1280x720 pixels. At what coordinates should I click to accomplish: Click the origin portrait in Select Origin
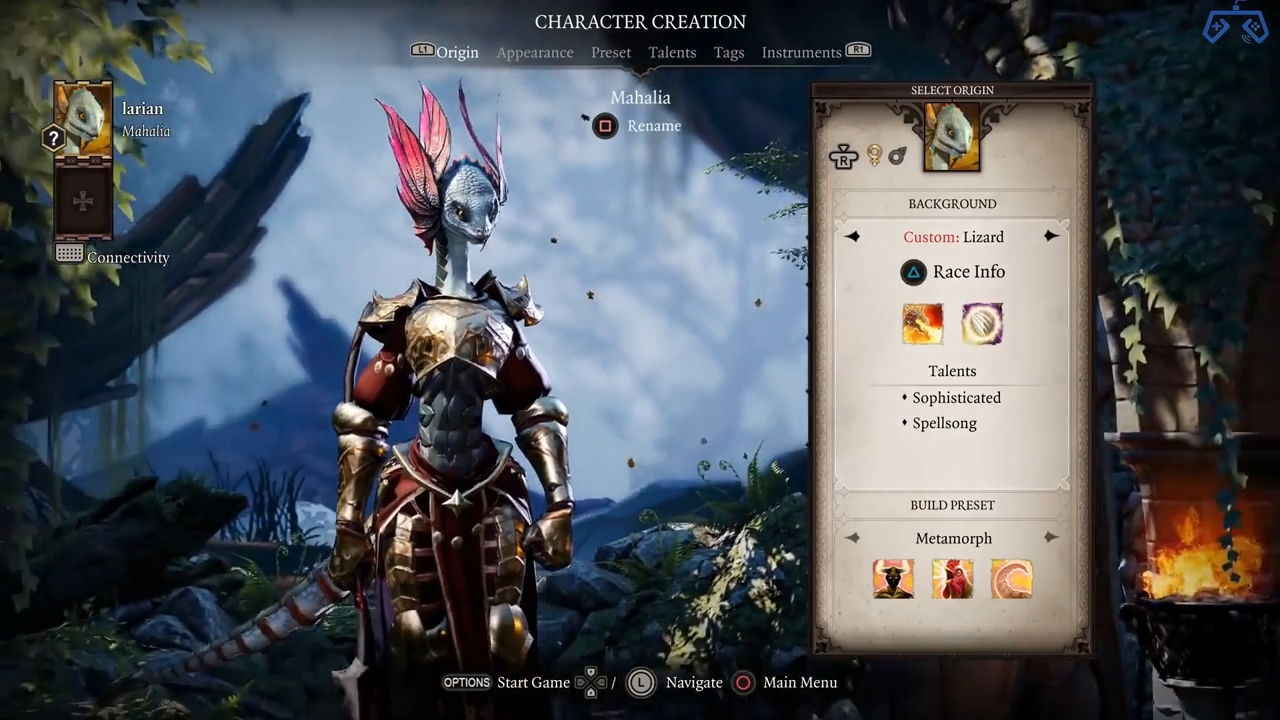pos(952,137)
